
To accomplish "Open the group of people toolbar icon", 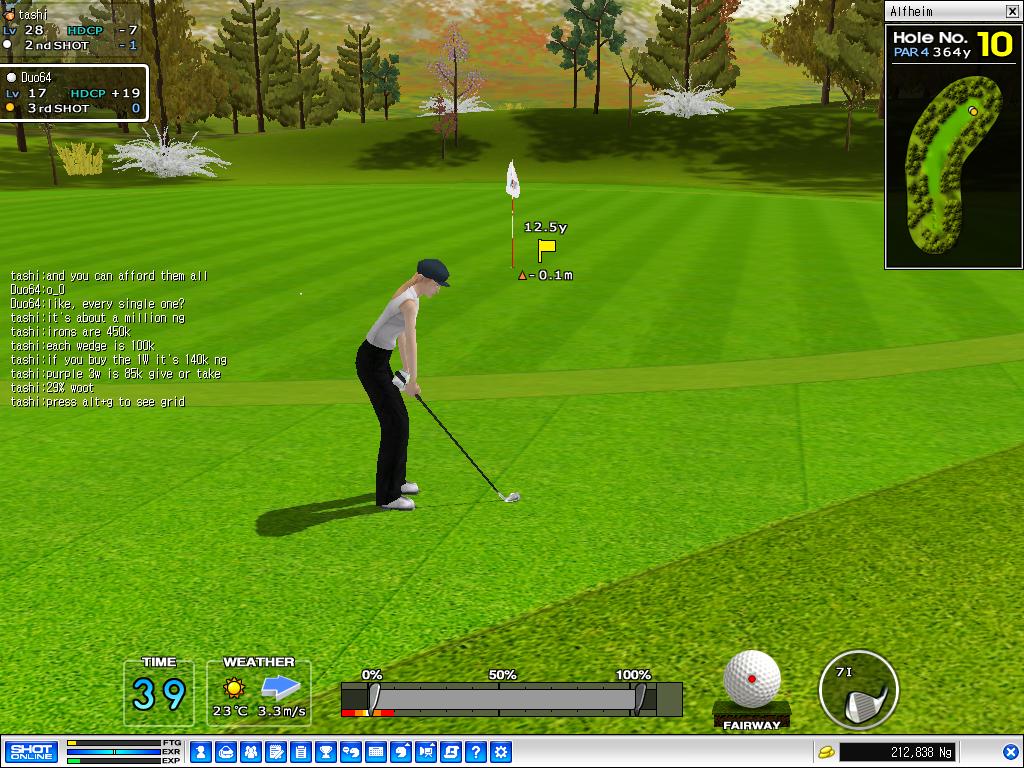I will [x=251, y=752].
